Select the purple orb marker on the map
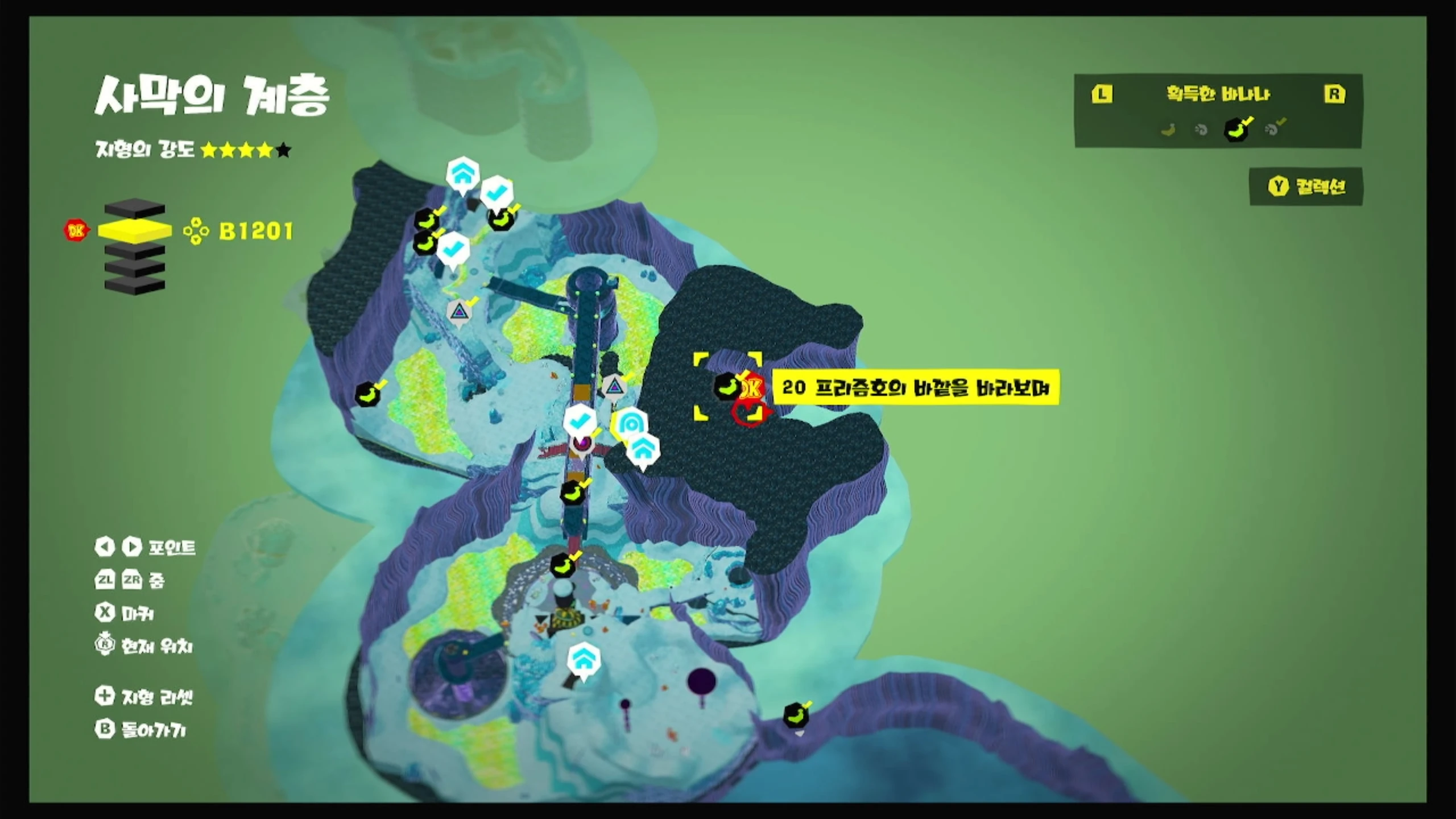This screenshot has width=1456, height=819. [582, 443]
